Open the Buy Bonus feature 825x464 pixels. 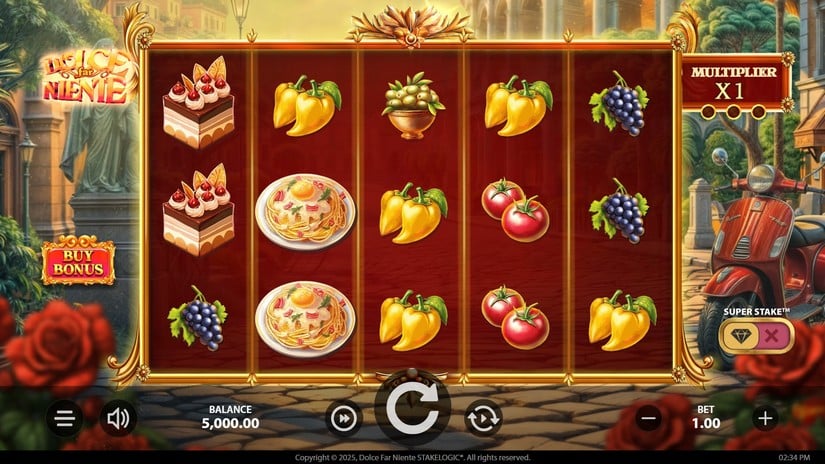click(x=78, y=262)
